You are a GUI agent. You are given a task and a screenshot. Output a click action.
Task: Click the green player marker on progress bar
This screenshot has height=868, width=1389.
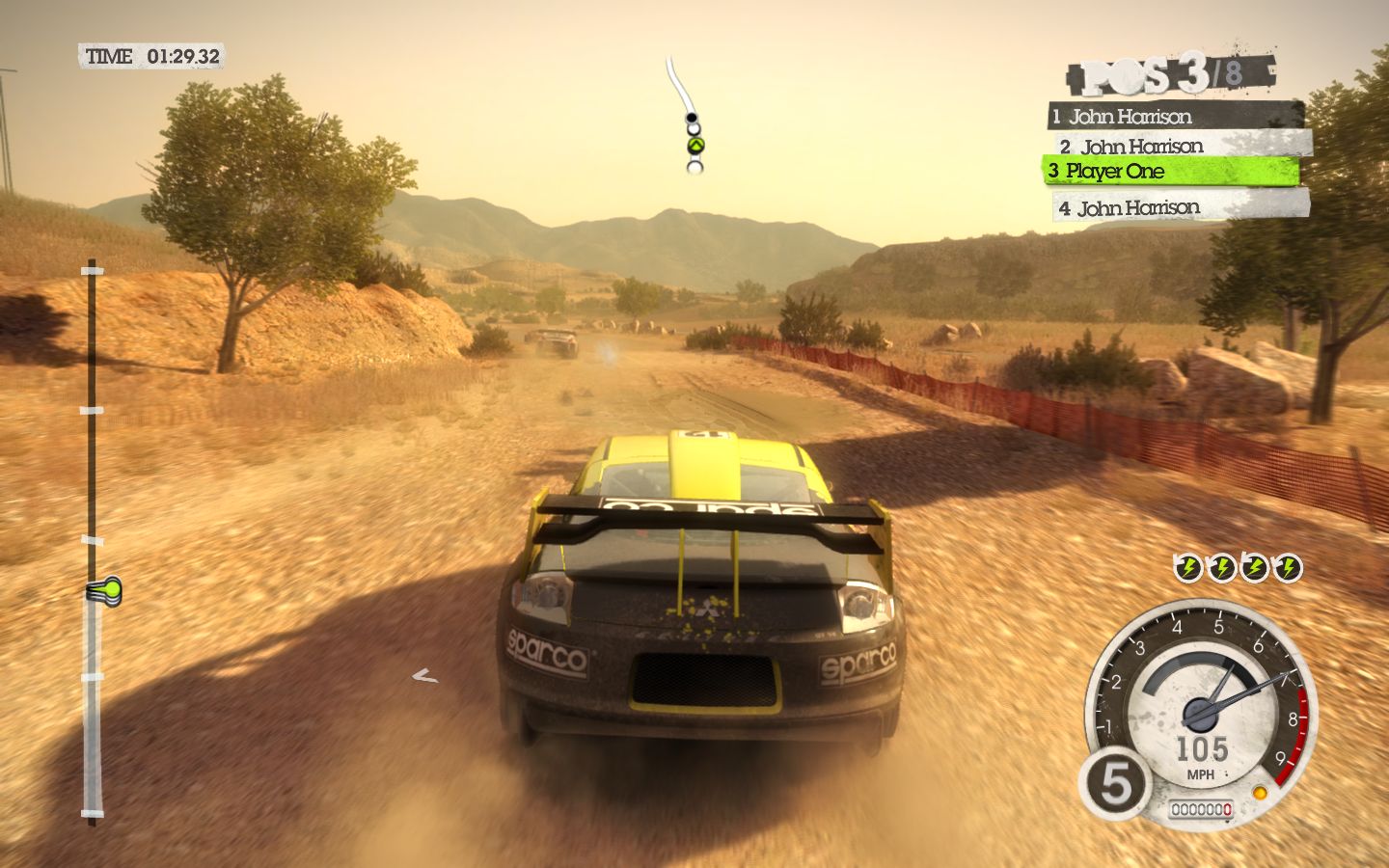coord(104,589)
